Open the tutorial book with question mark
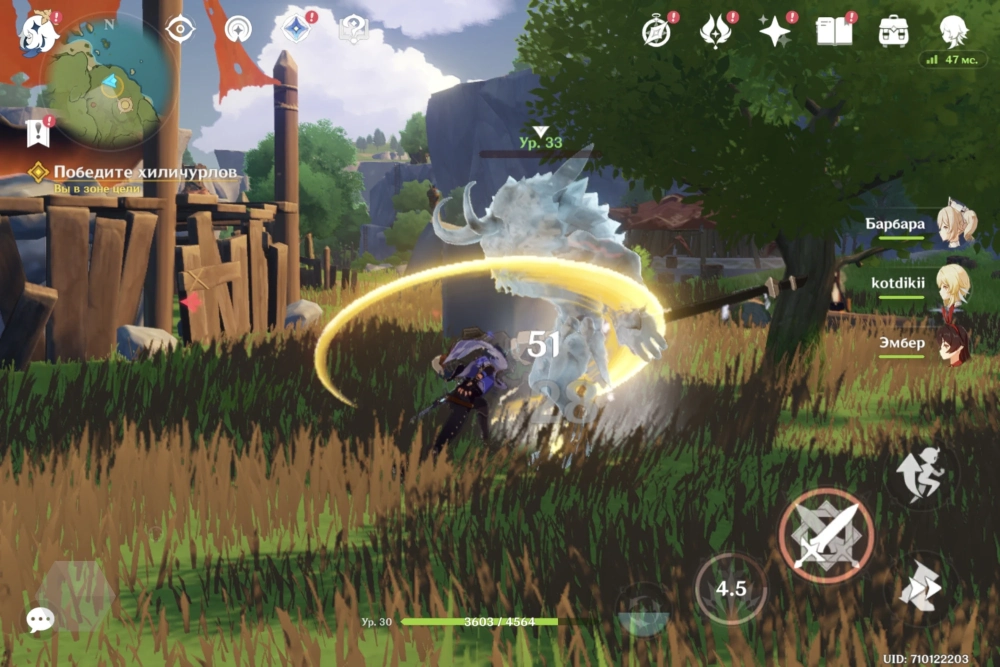 pyautogui.click(x=353, y=30)
